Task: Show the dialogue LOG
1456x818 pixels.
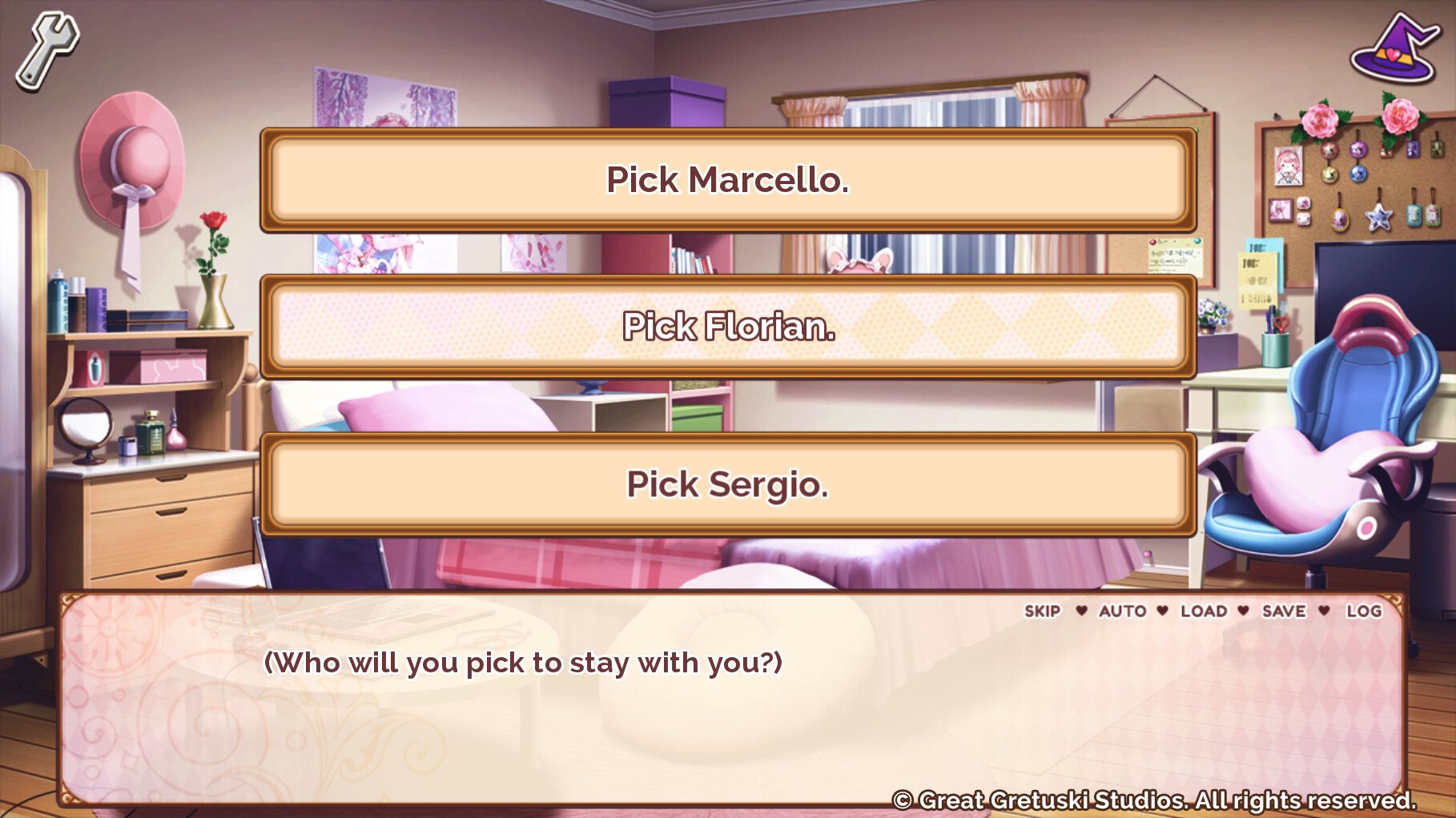Action: click(1363, 611)
